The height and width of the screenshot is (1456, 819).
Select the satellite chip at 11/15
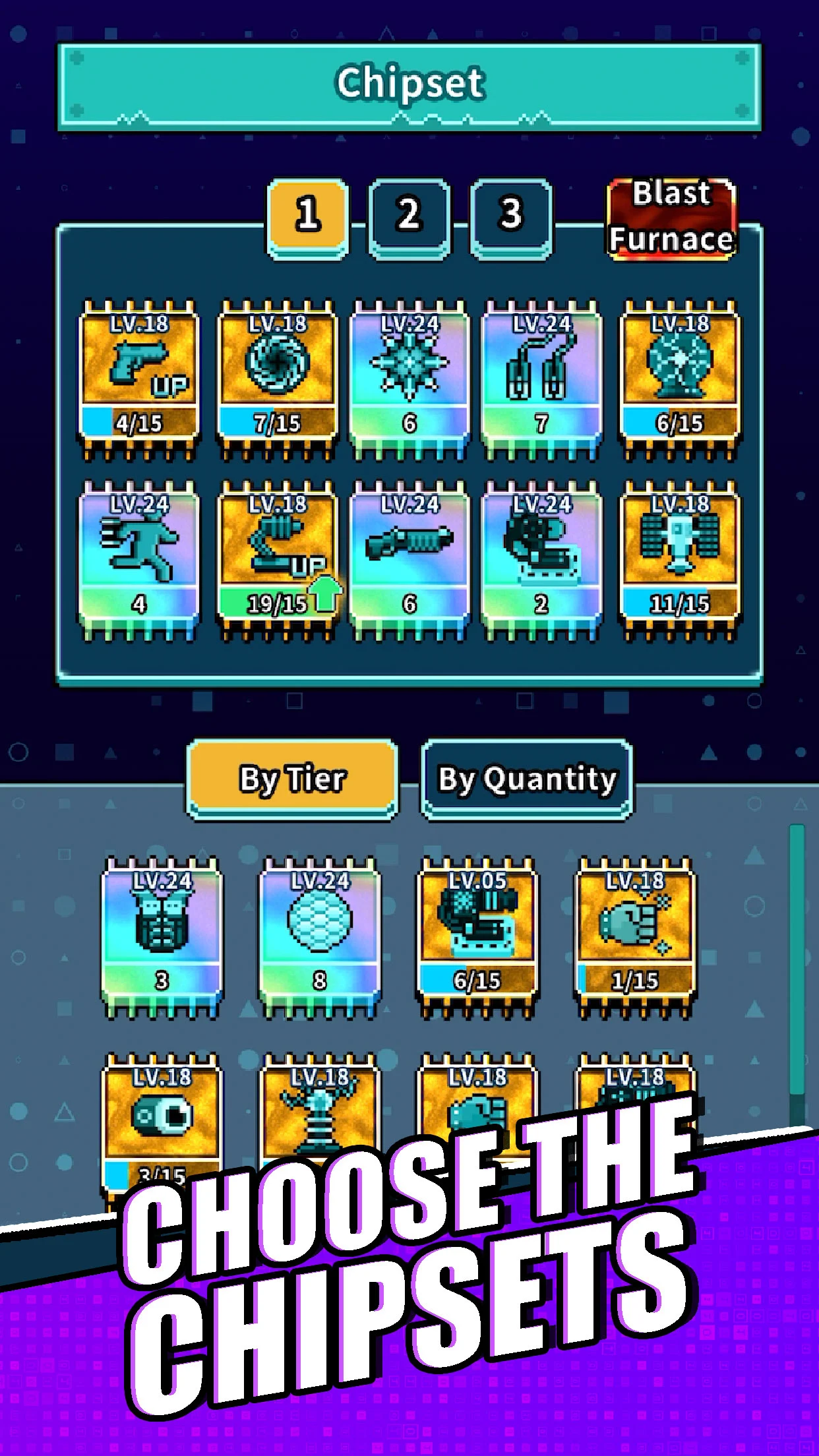coord(680,559)
